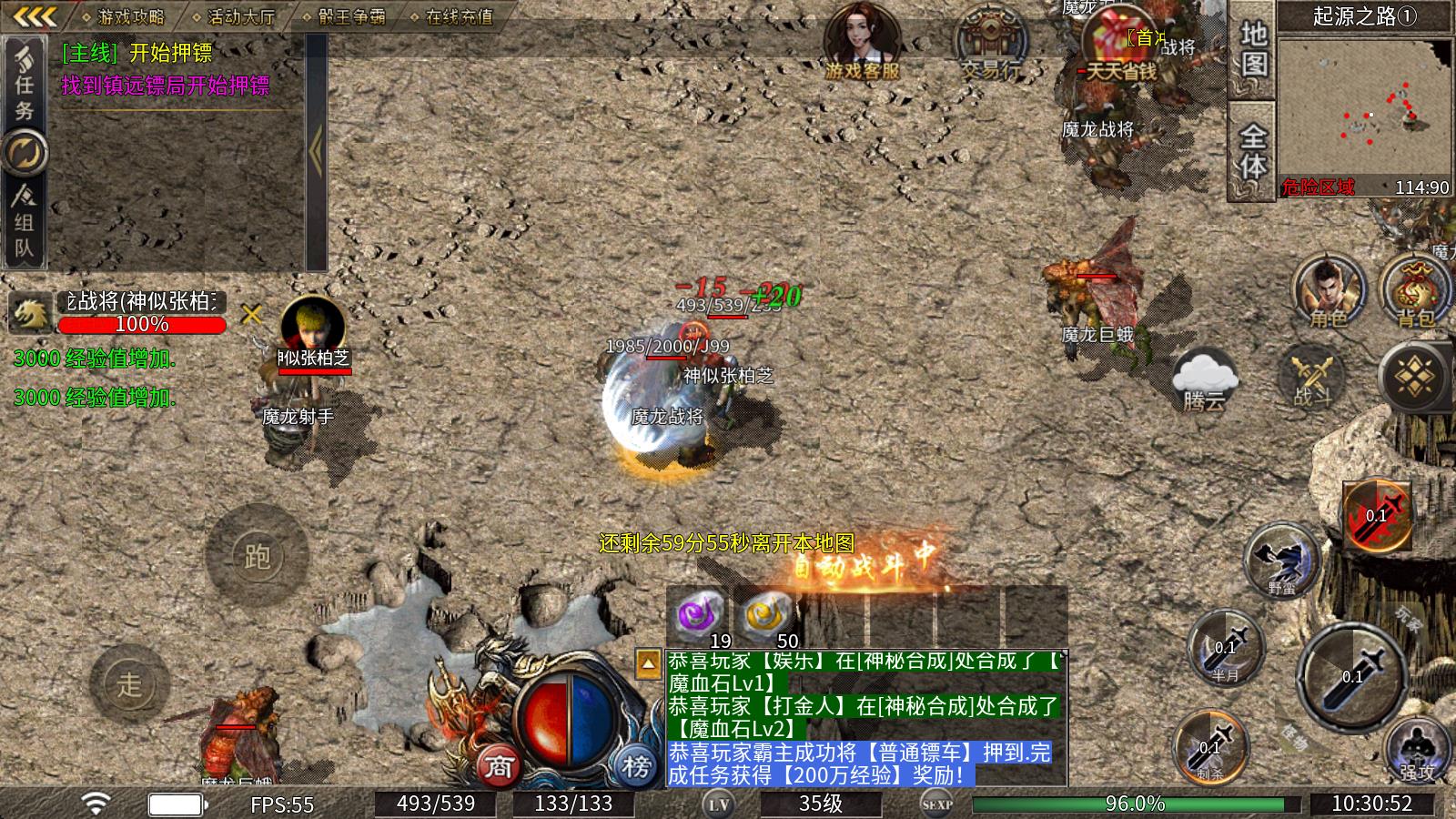
Task: Collapse the top menu with triple-arrow button
Action: click(x=36, y=16)
